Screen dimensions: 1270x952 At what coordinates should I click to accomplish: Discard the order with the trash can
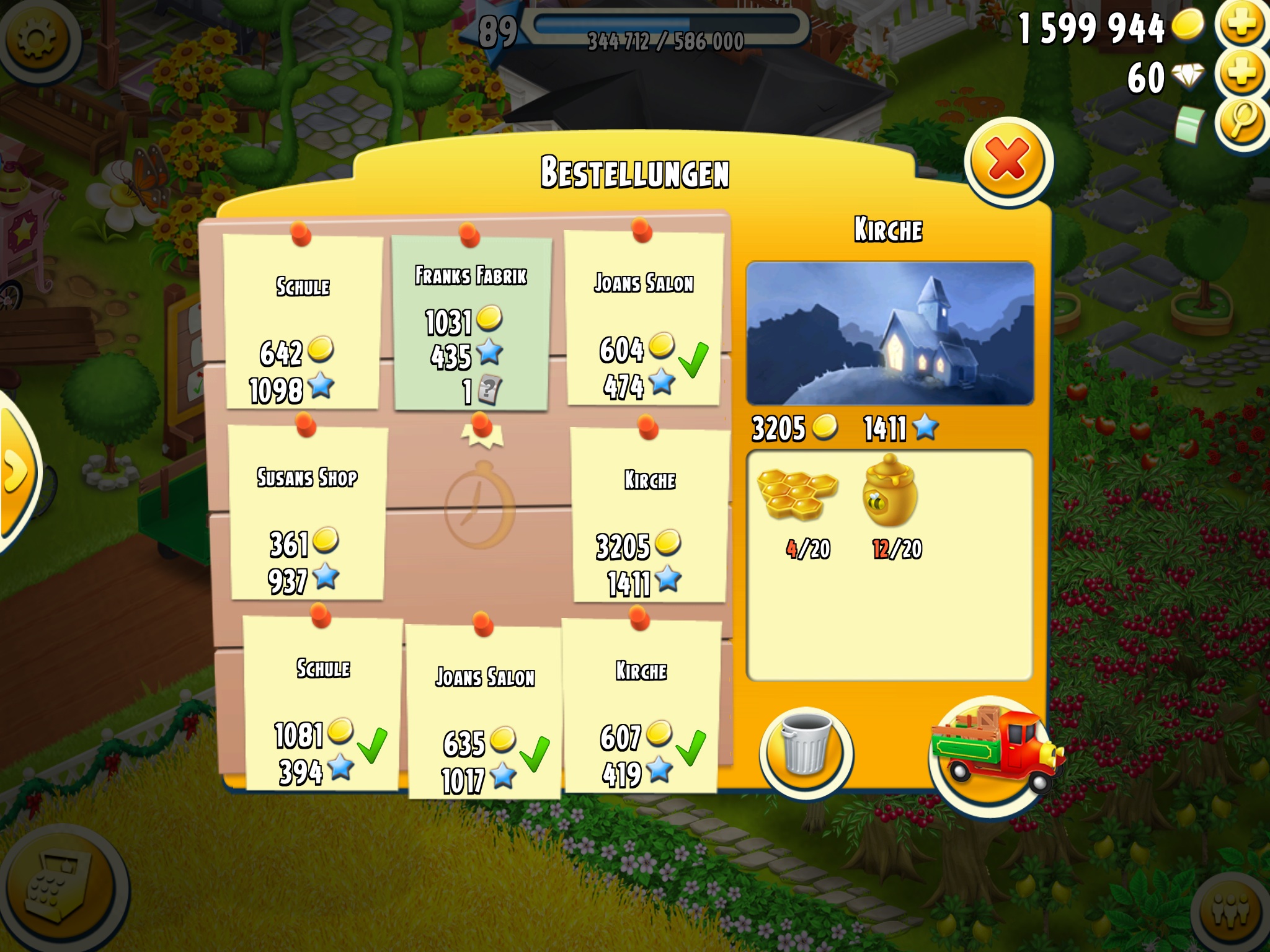806,751
